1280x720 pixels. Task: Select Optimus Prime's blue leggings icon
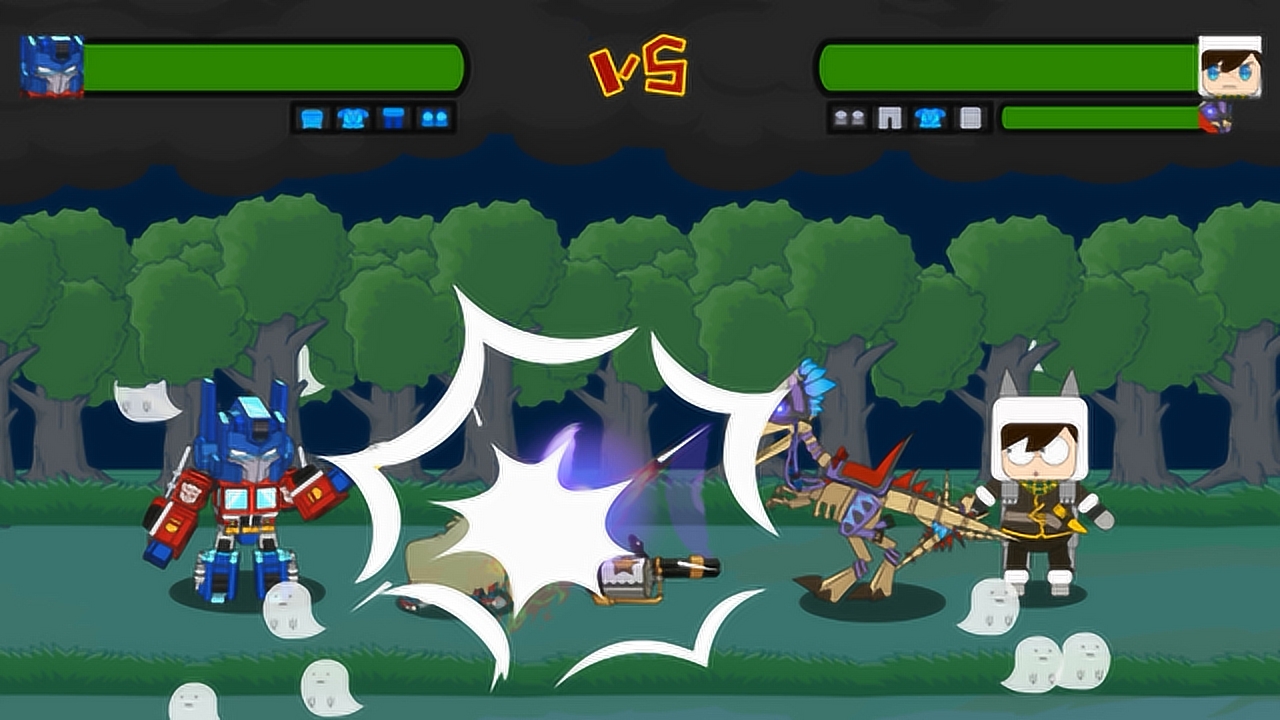394,118
